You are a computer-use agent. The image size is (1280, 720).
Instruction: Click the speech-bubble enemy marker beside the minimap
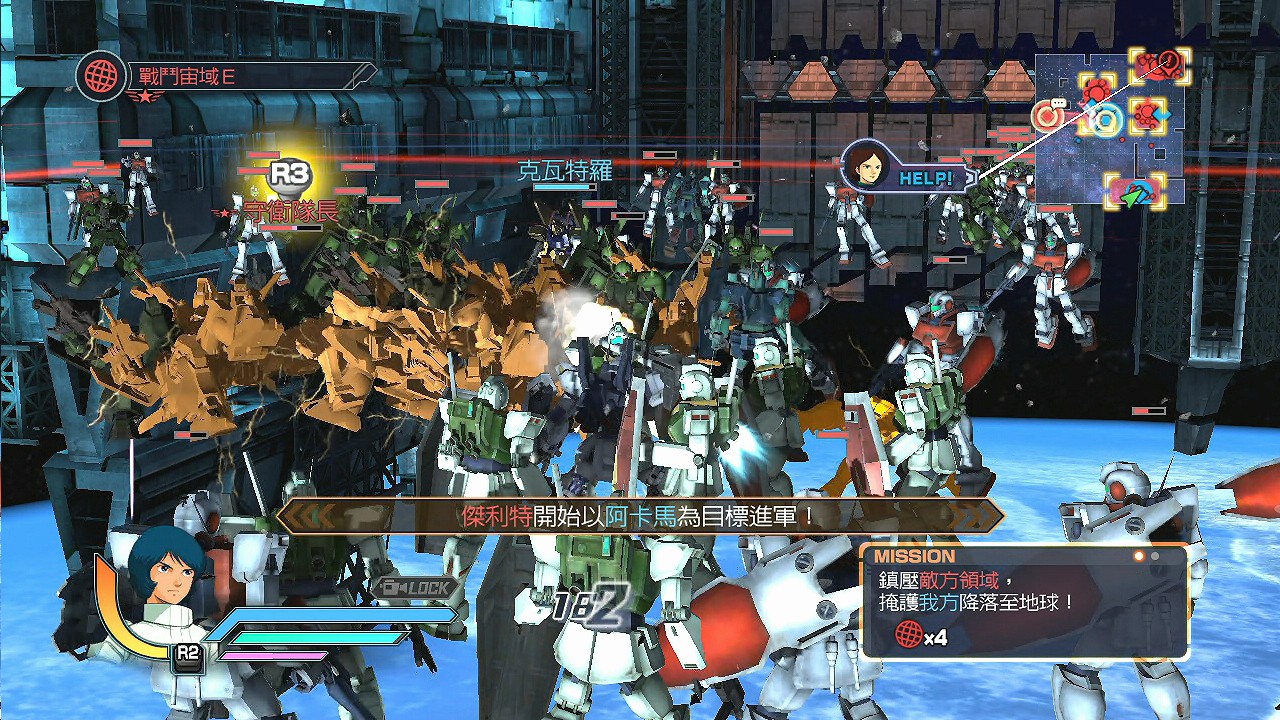coord(1047,116)
